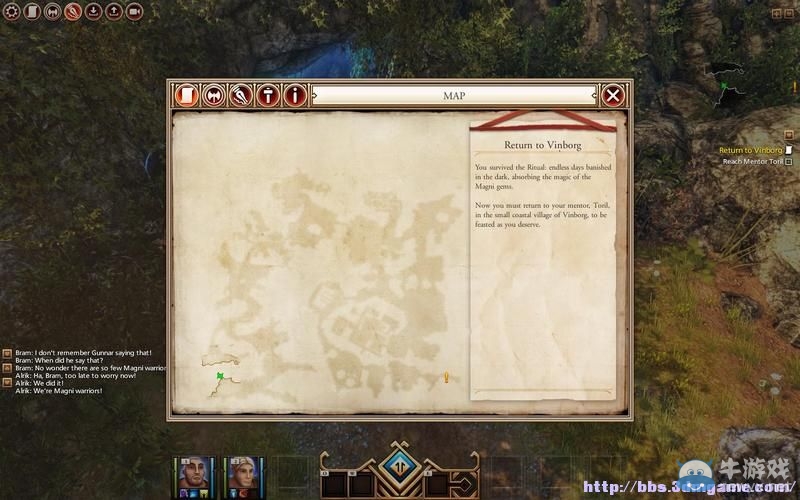Viewport: 800px width, 500px height.
Task: Select the Return to Vinborg quest tracker
Action: (x=750, y=150)
